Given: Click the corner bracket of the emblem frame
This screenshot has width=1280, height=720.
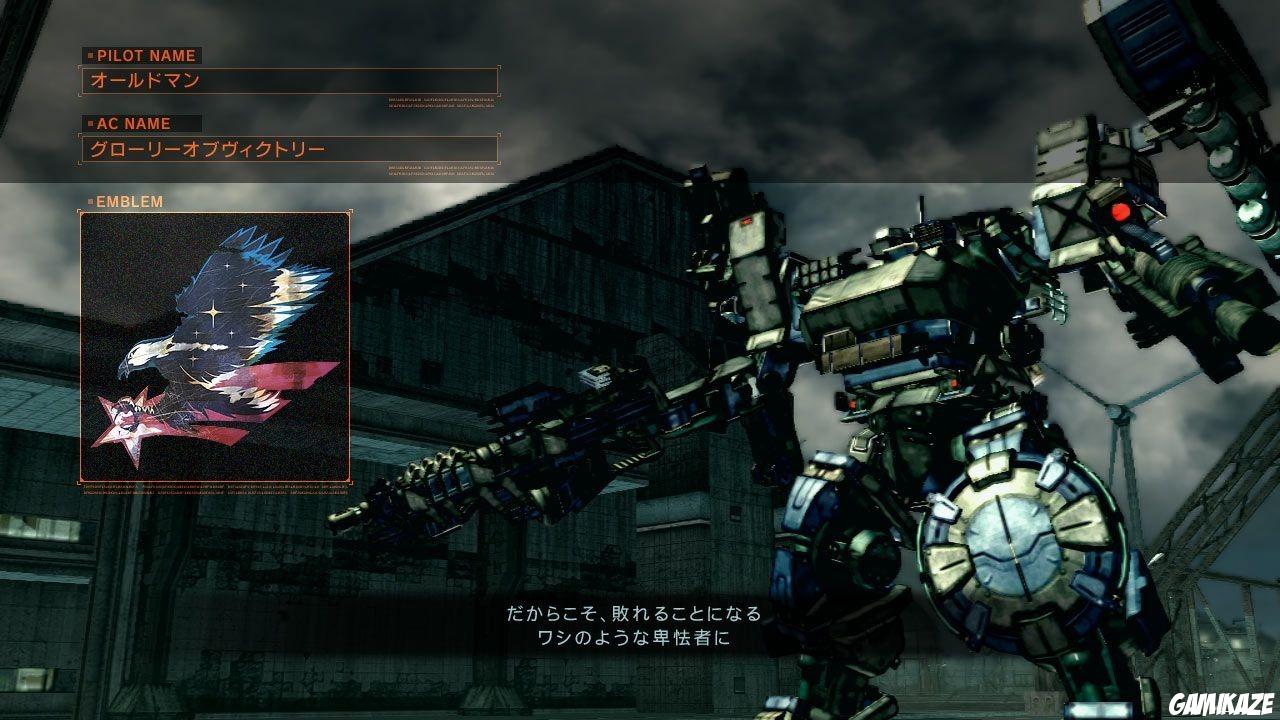Looking at the screenshot, I should coord(82,214).
